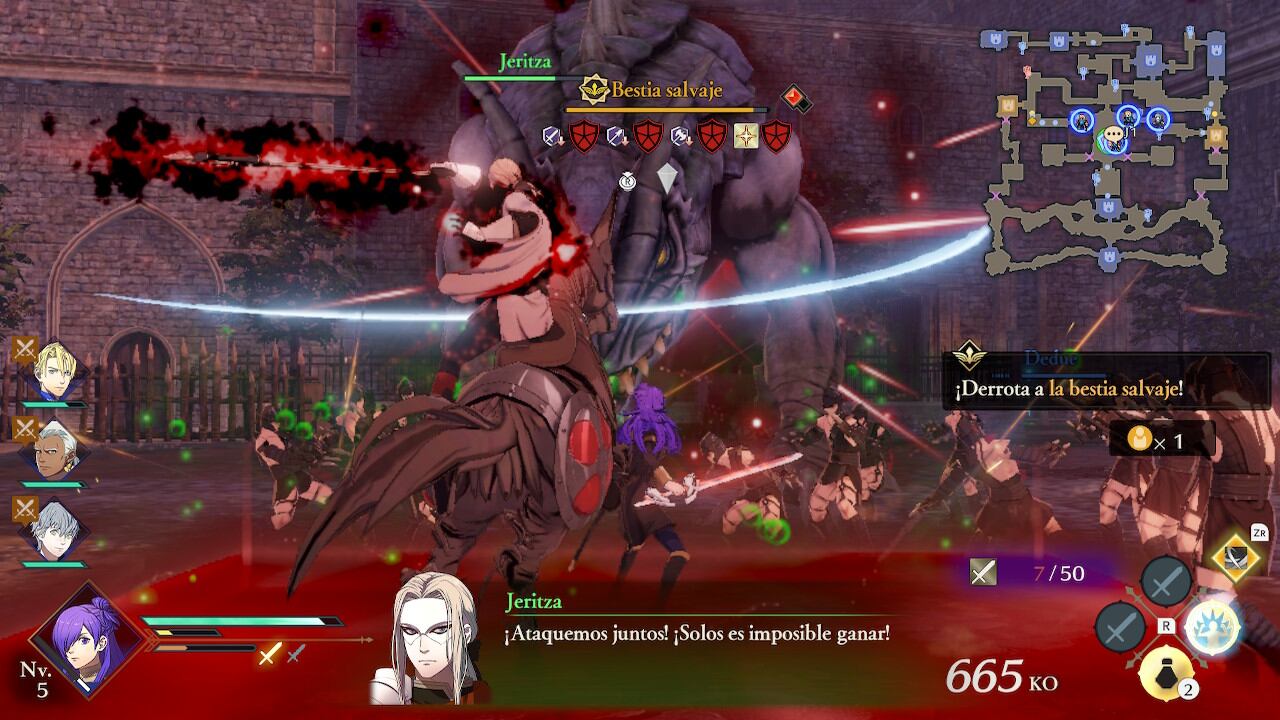The height and width of the screenshot is (720, 1280).
Task: Click the lance weakness icon in the shield gauge
Action: pos(616,135)
